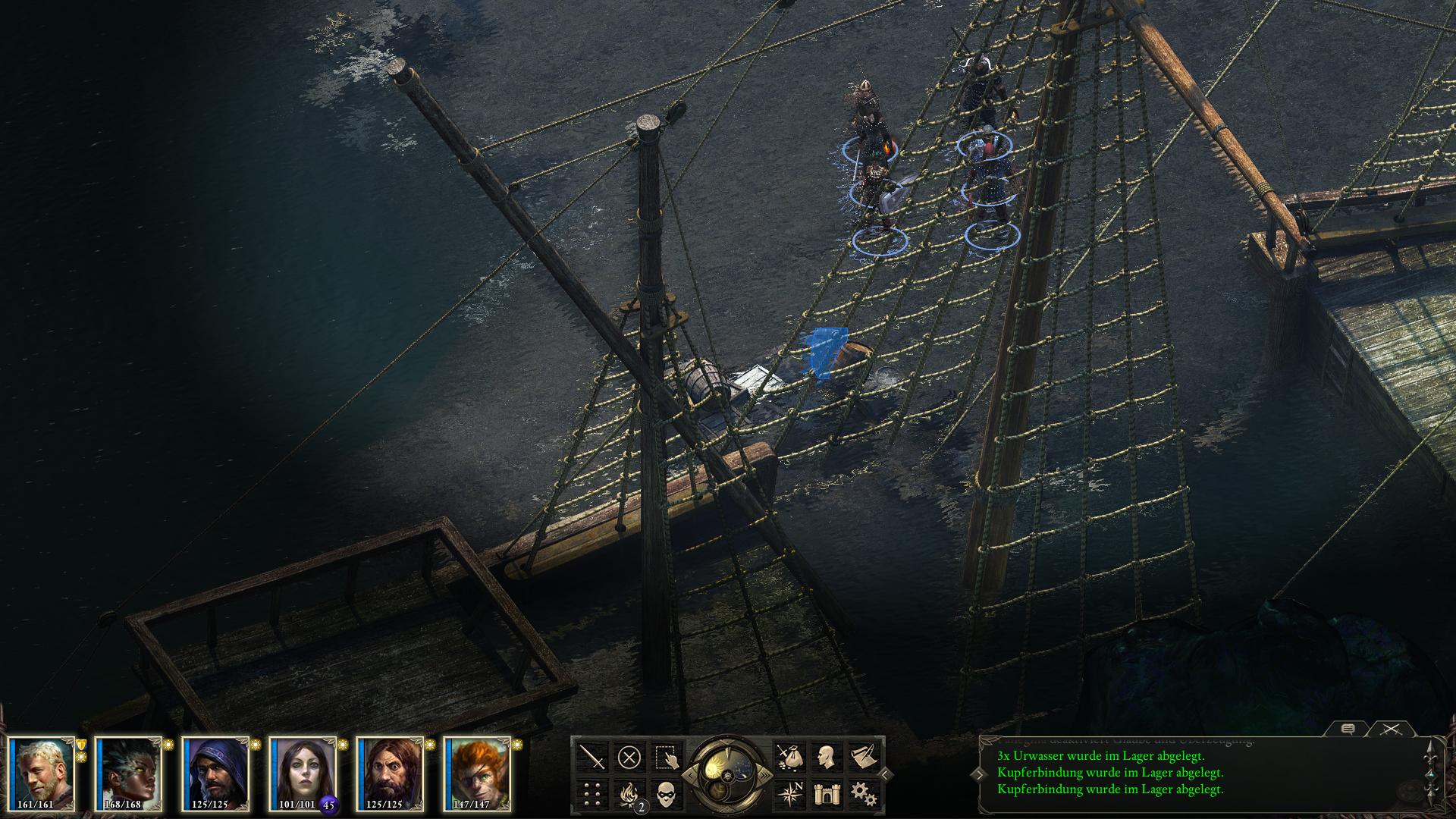Open the party formation dots button
This screenshot has height=819, width=1456.
click(592, 793)
